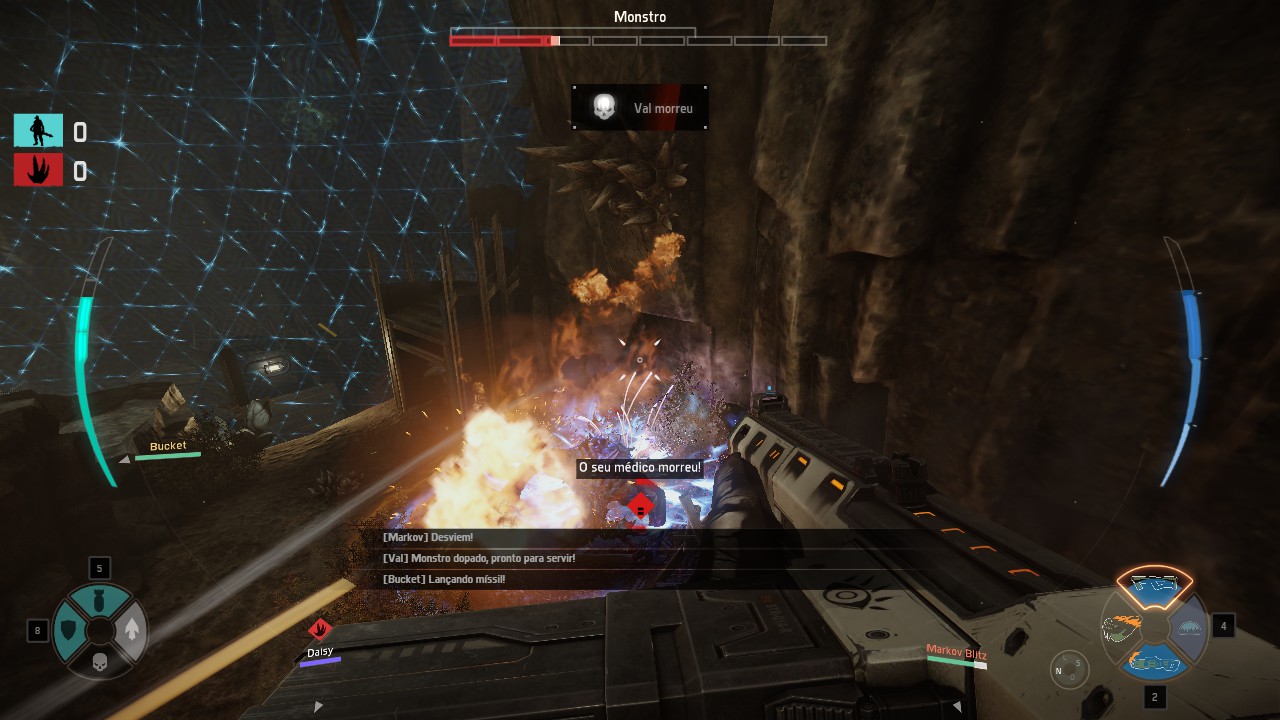Screen dimensions: 1280x720
Task: Select the hunter team silhouette score icon
Action: point(38,131)
